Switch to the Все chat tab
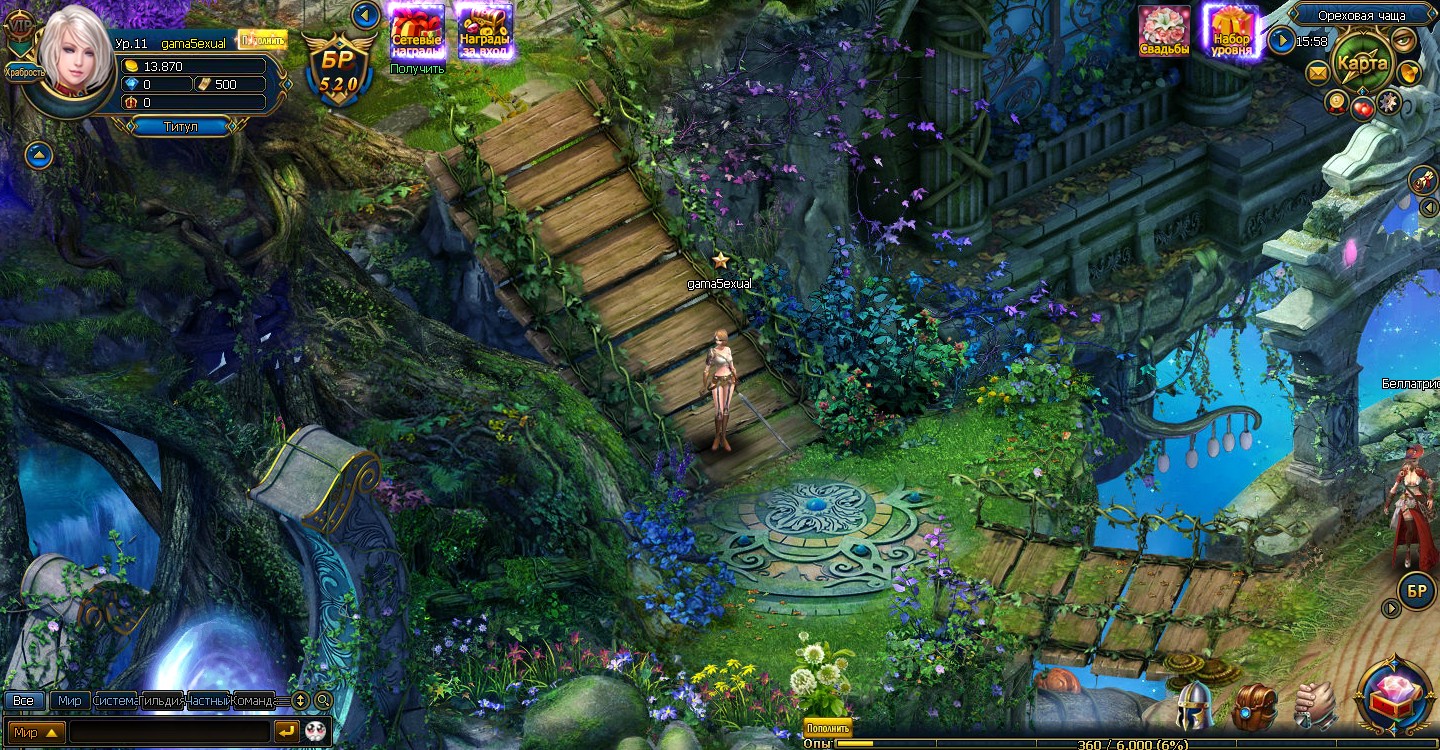This screenshot has height=750, width=1440. click(23, 700)
